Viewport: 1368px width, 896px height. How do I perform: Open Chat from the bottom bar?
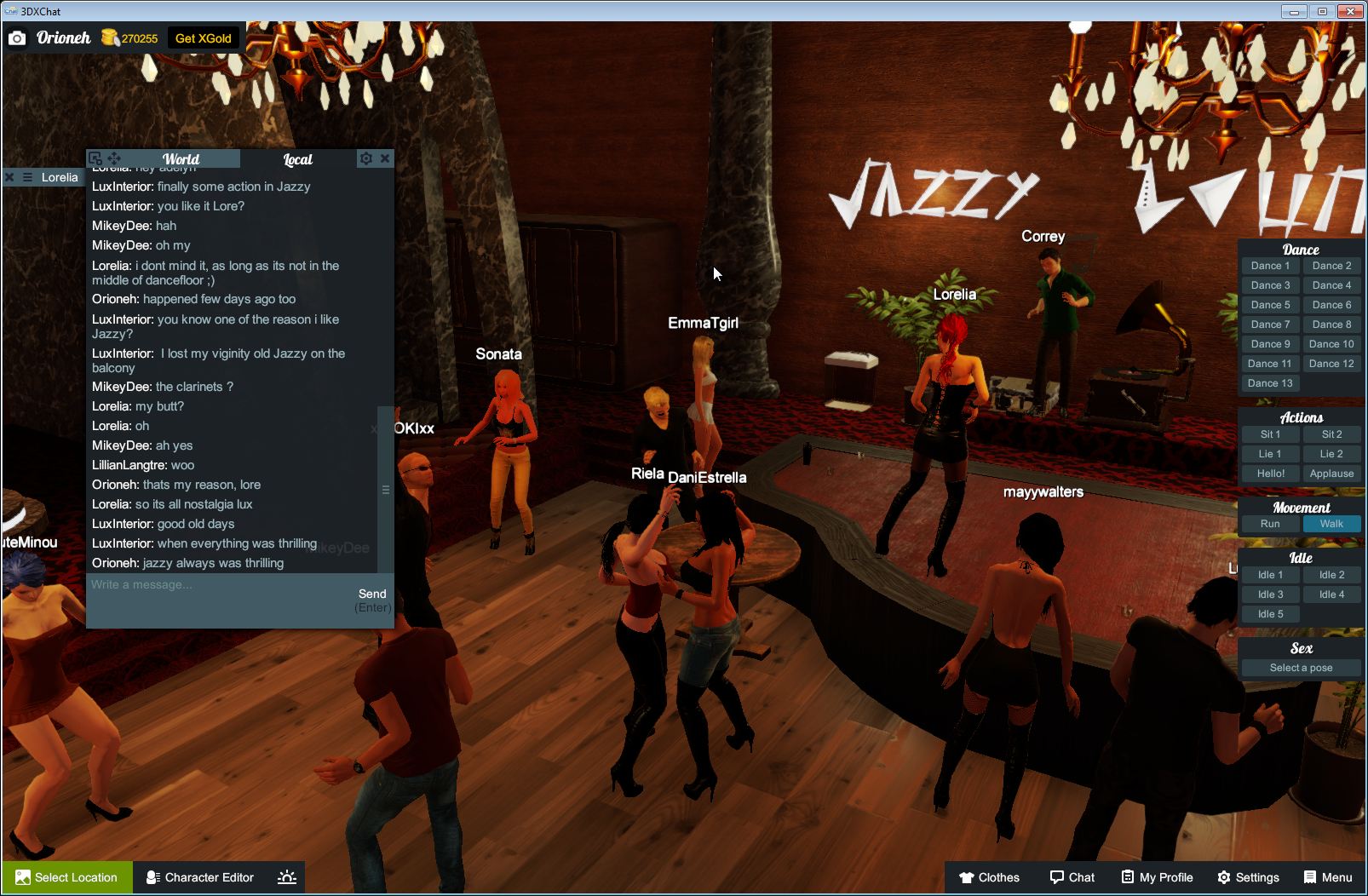coord(1072,877)
